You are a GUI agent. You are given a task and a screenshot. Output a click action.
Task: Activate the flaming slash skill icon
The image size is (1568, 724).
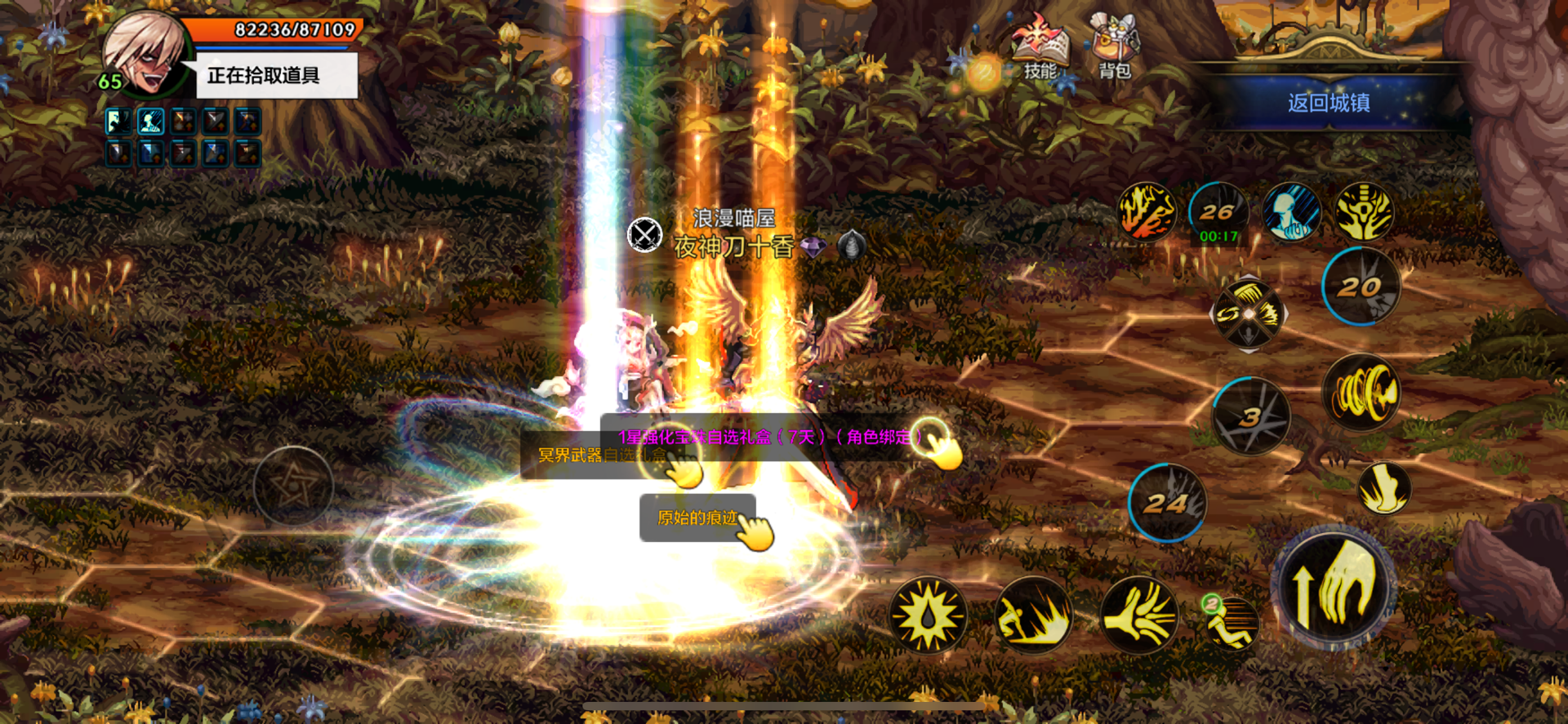(1147, 211)
